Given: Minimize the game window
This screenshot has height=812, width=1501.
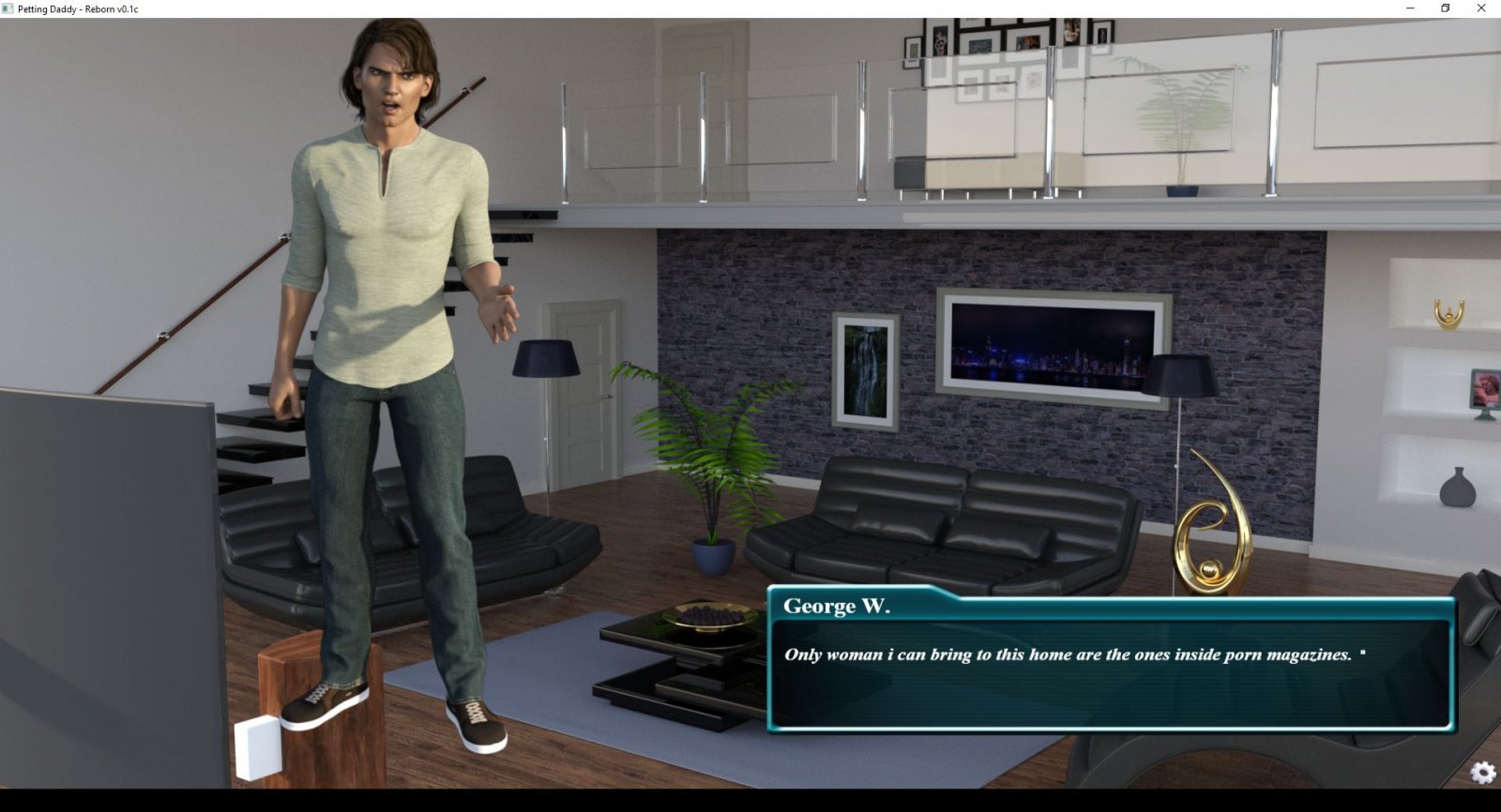Looking at the screenshot, I should [x=1410, y=8].
